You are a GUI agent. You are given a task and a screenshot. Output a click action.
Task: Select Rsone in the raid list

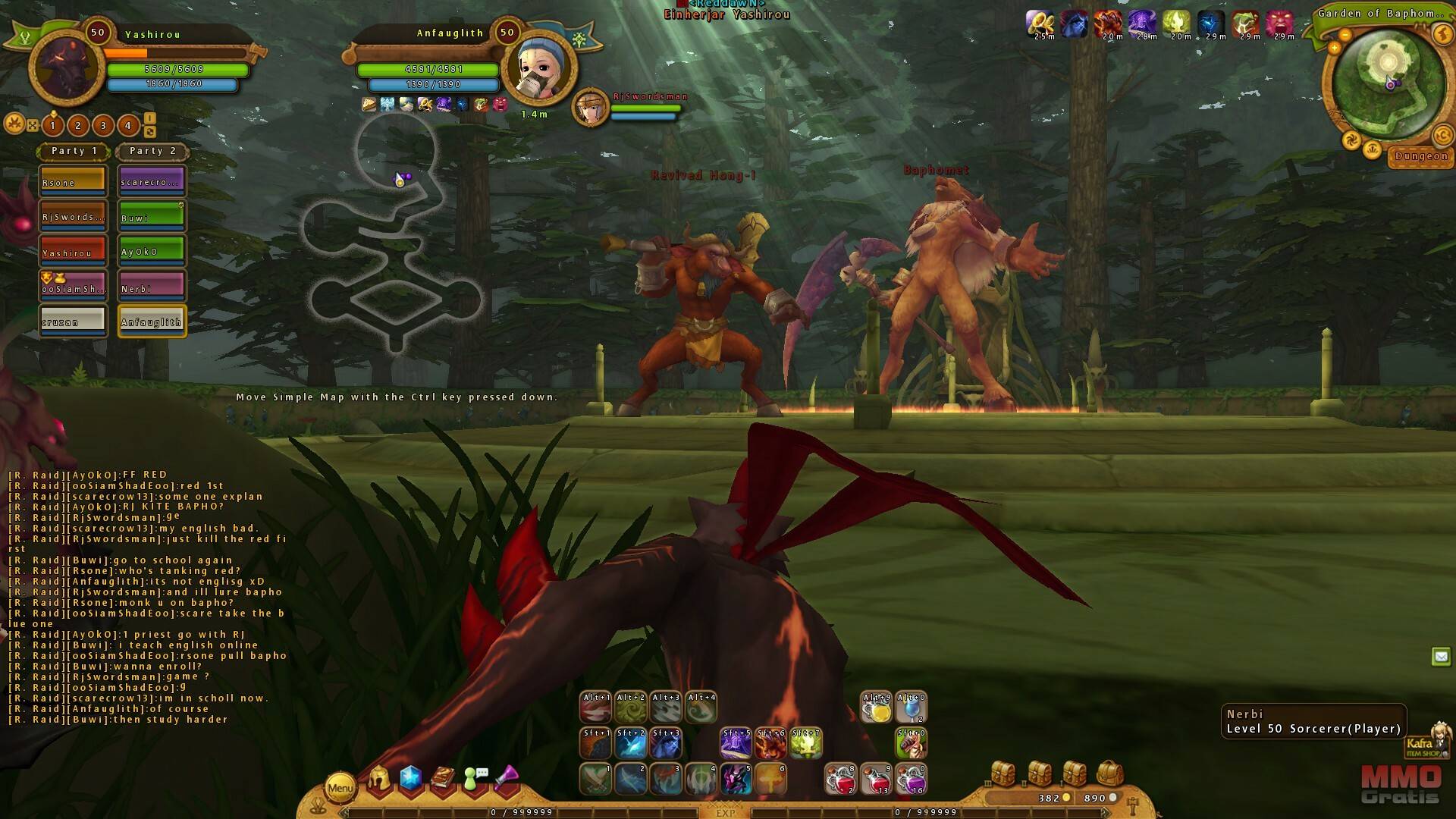(74, 181)
